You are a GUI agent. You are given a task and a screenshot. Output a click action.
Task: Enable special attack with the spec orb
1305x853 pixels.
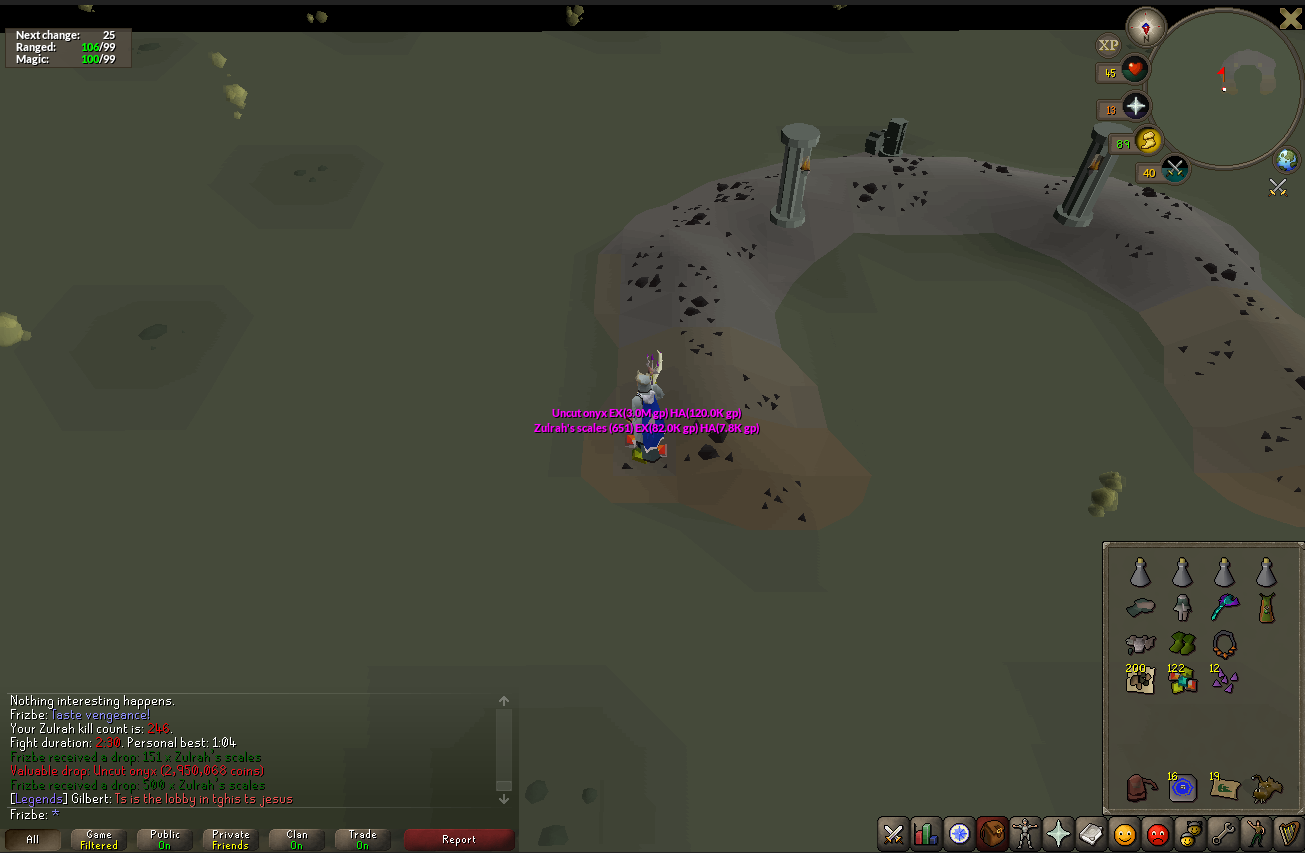coord(1174,168)
